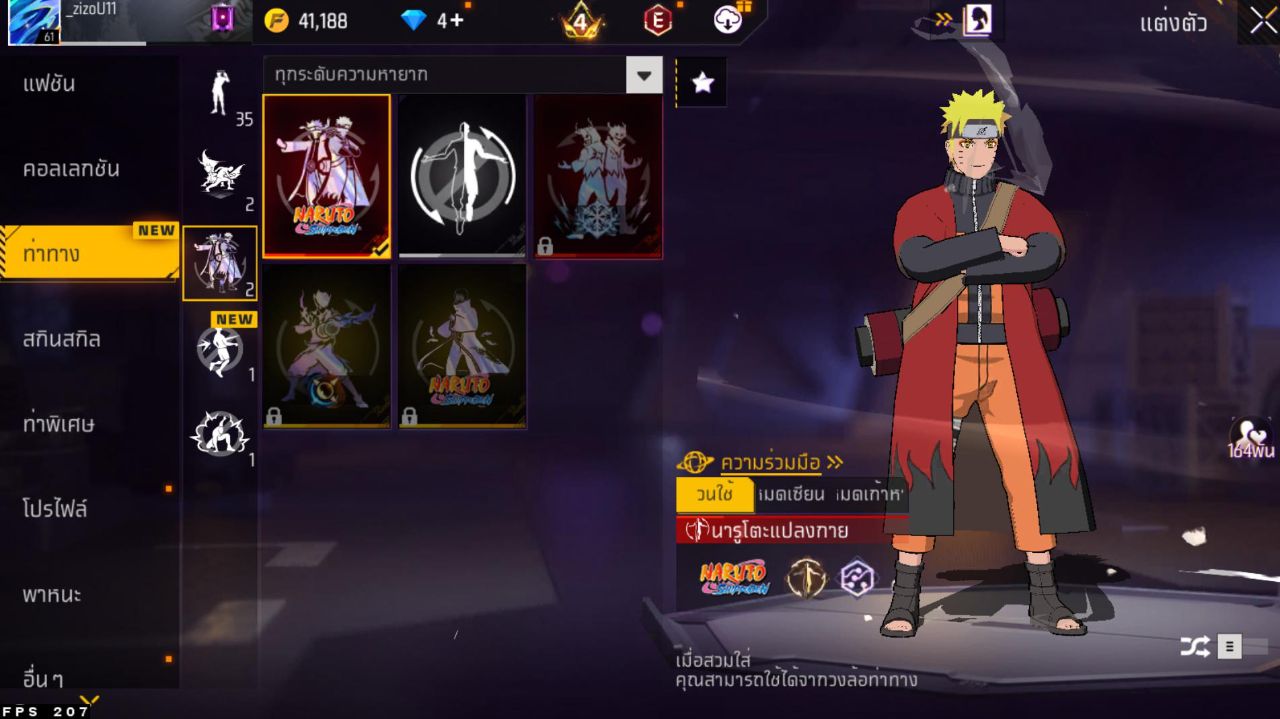This screenshot has height=719, width=1280.
Task: Select the equipped Naruto Shippuden emote card
Action: pyautogui.click(x=326, y=176)
